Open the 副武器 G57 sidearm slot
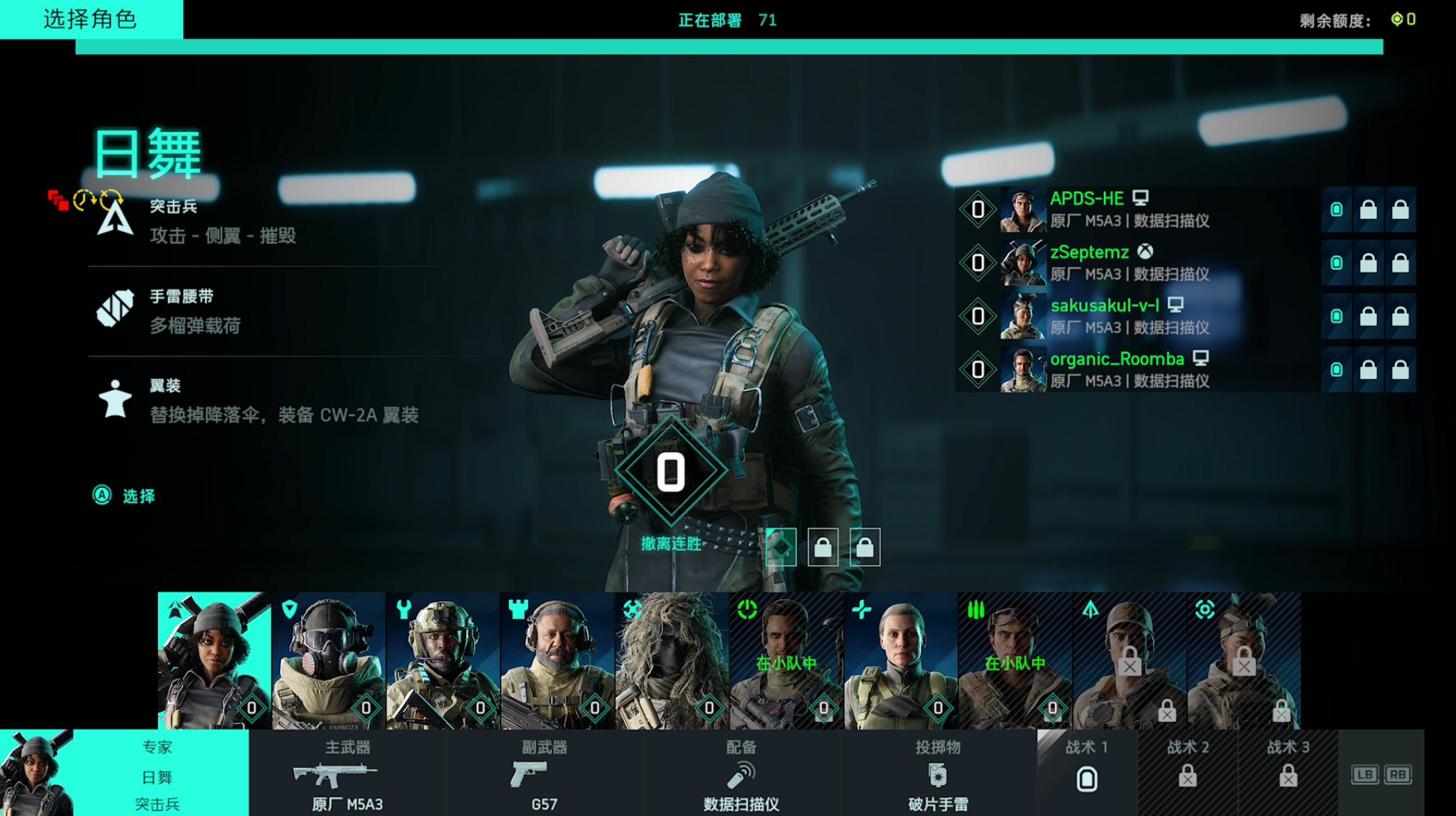 point(544,774)
